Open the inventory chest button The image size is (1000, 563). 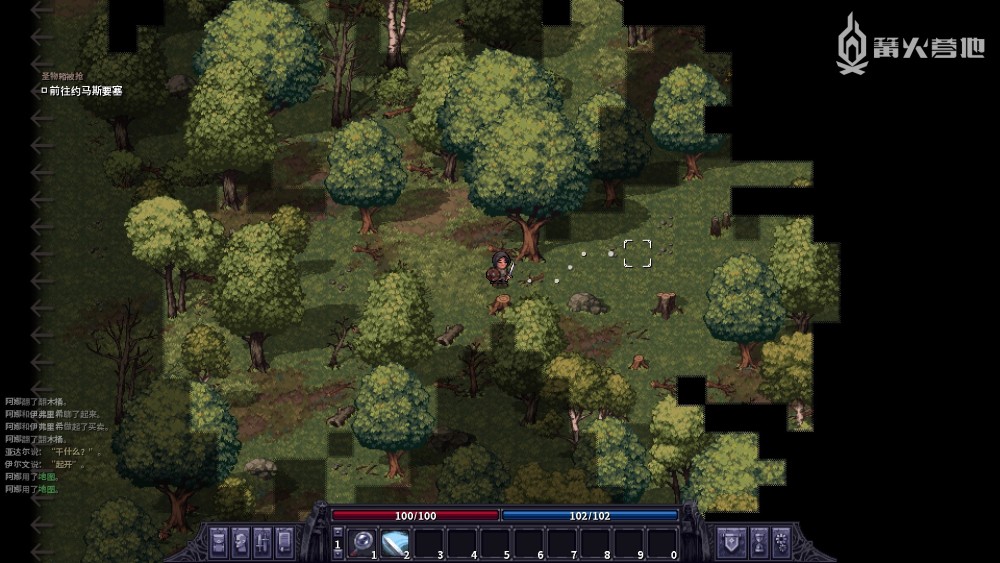pos(218,542)
